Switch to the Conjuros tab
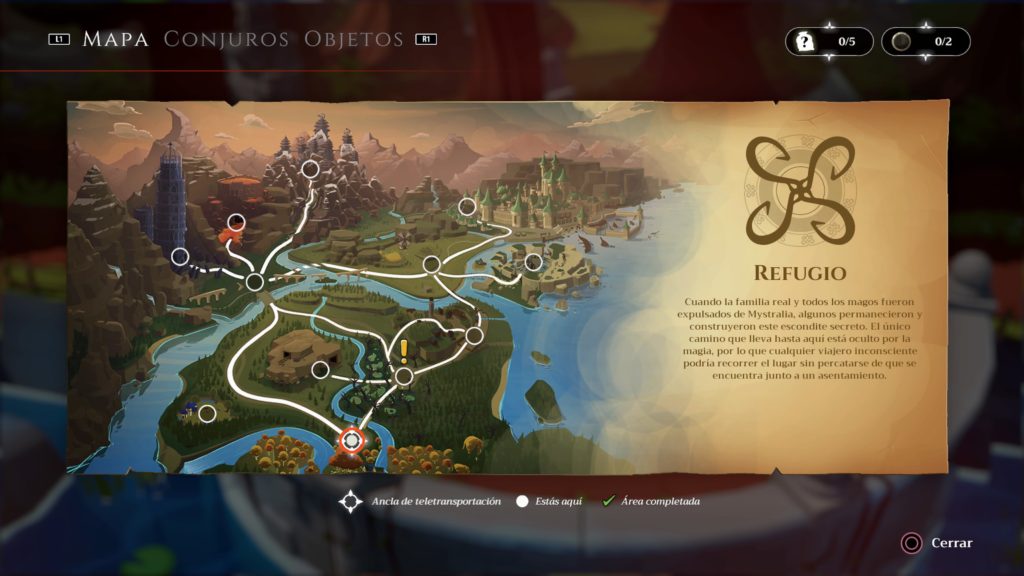 (x=226, y=40)
